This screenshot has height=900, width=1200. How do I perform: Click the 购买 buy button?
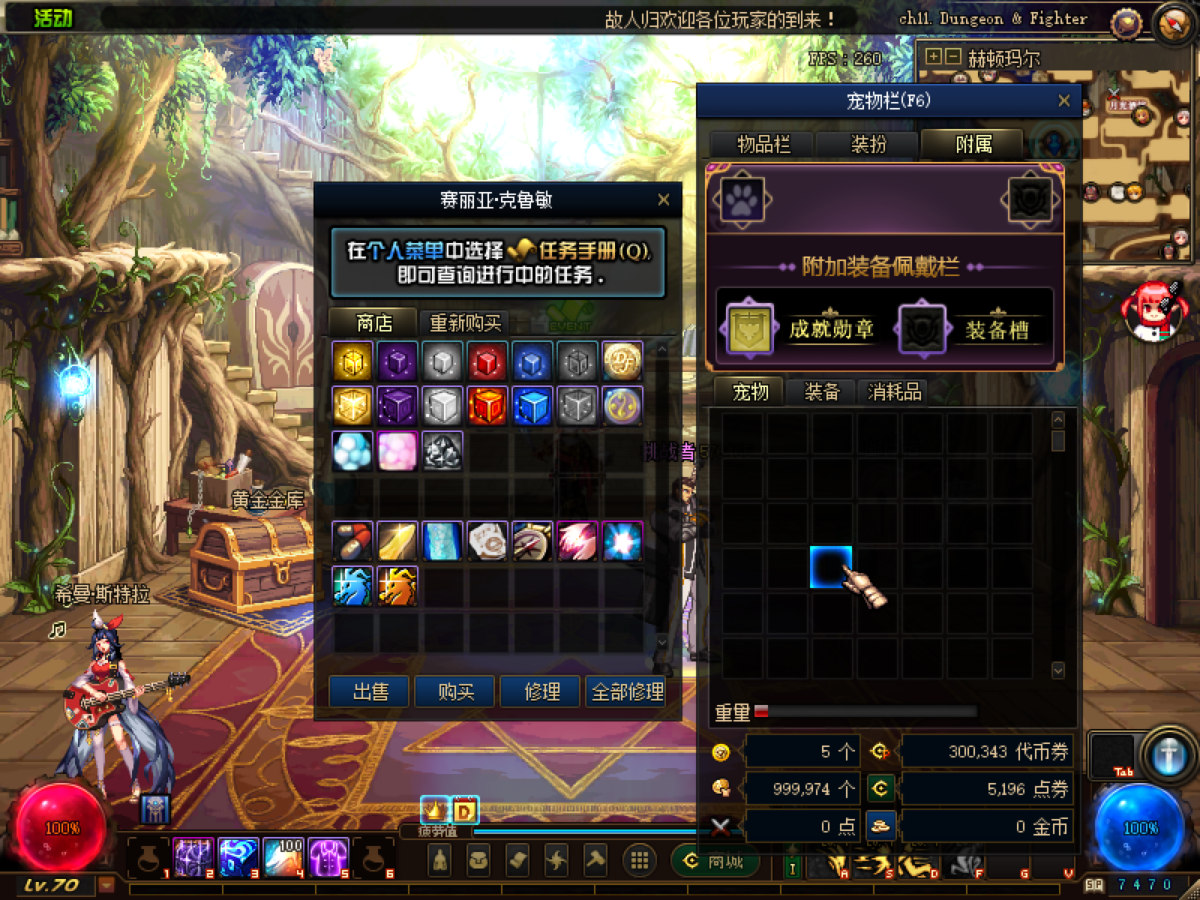(455, 691)
